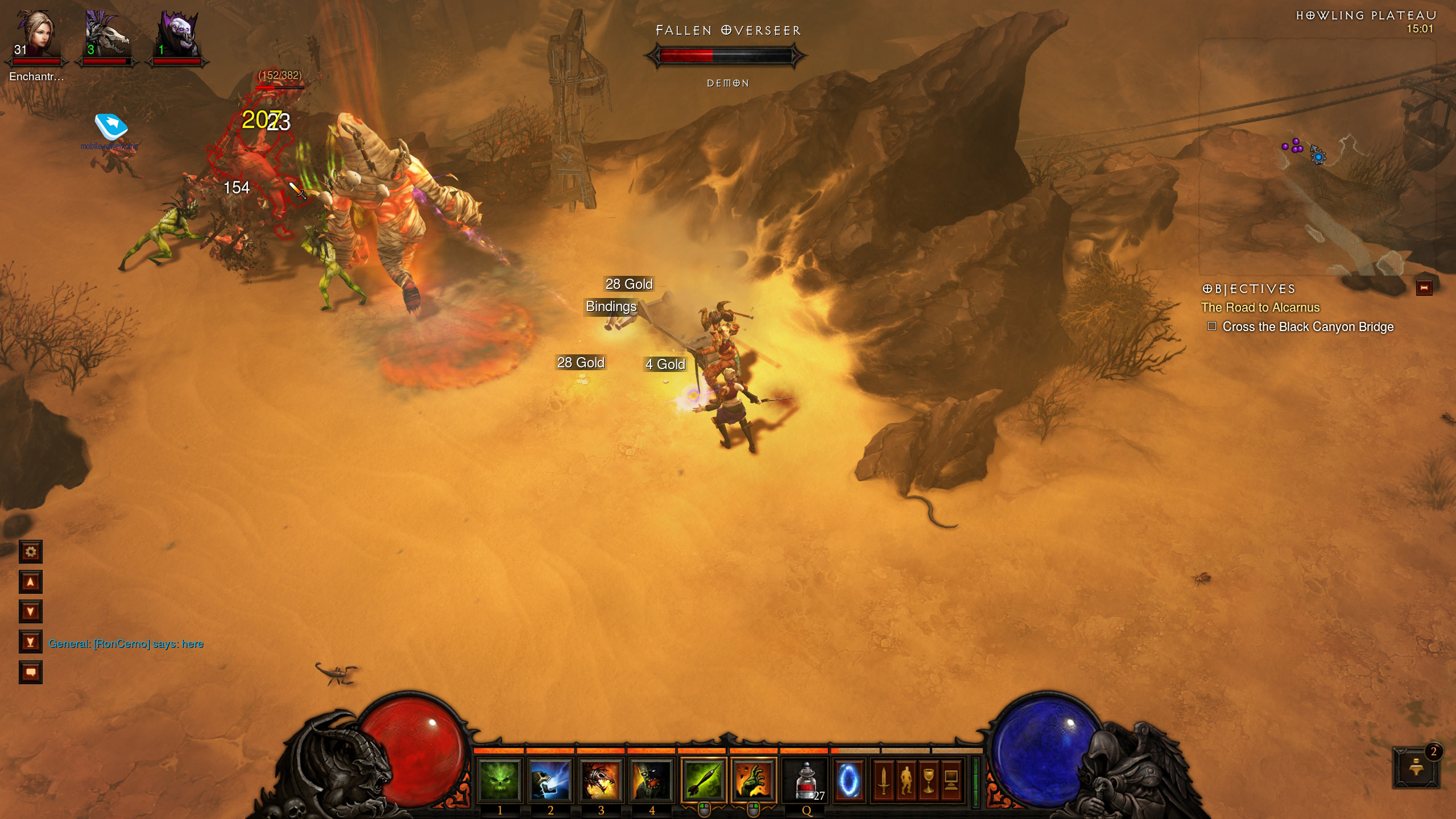Open the game menu computer button

[x=950, y=780]
